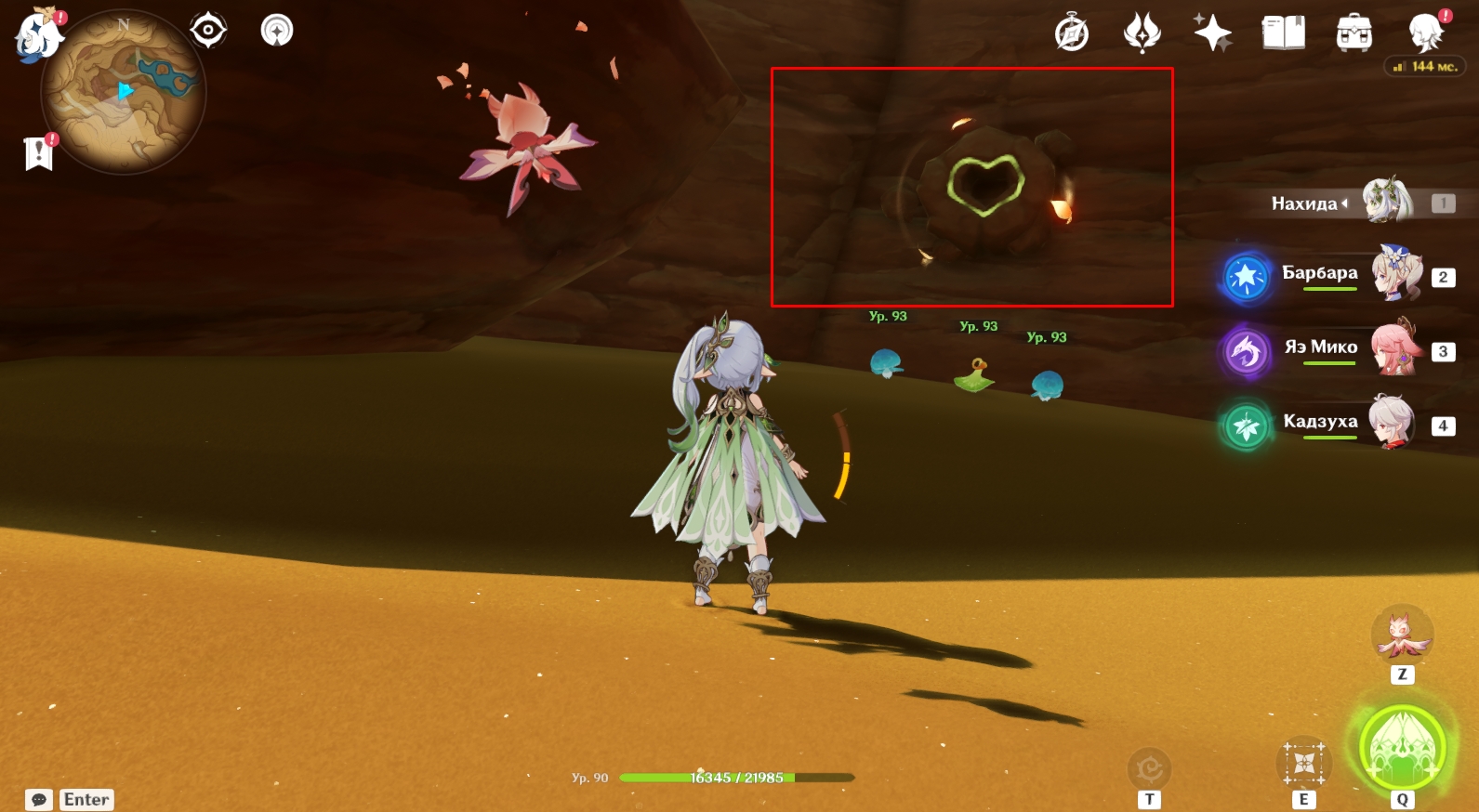Open the character profile icon
Viewport: 1479px width, 812px height.
click(1425, 33)
